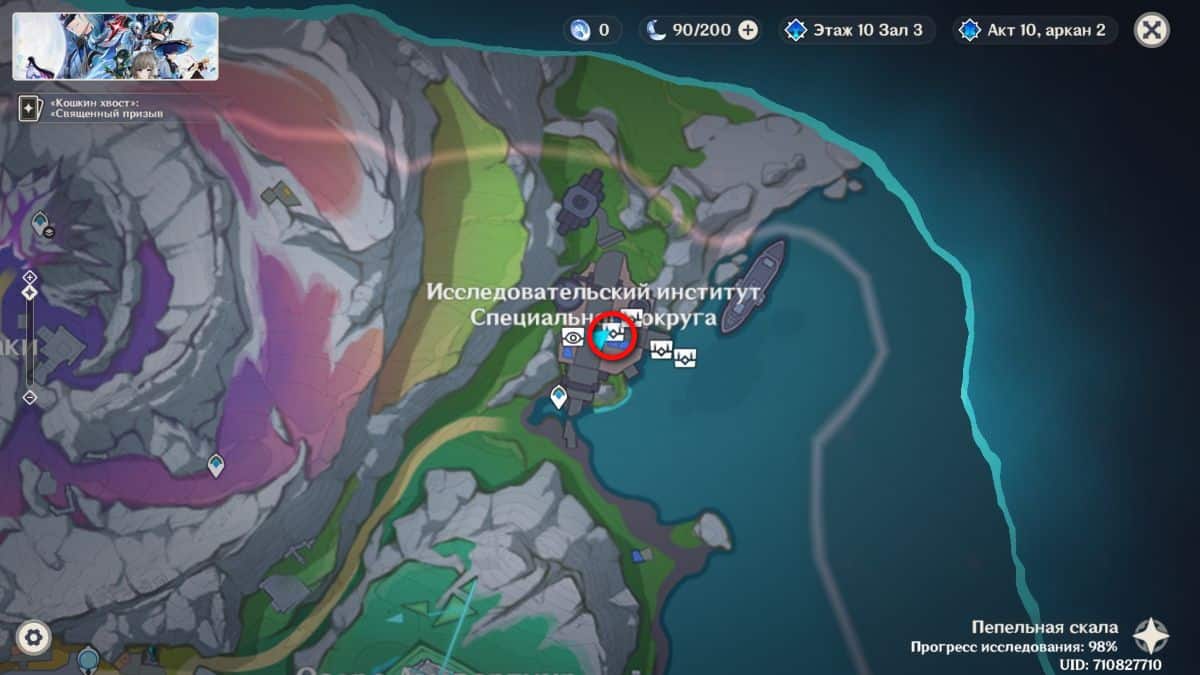
Task: Click the map zoom-in plus button
Action: pos(30,277)
